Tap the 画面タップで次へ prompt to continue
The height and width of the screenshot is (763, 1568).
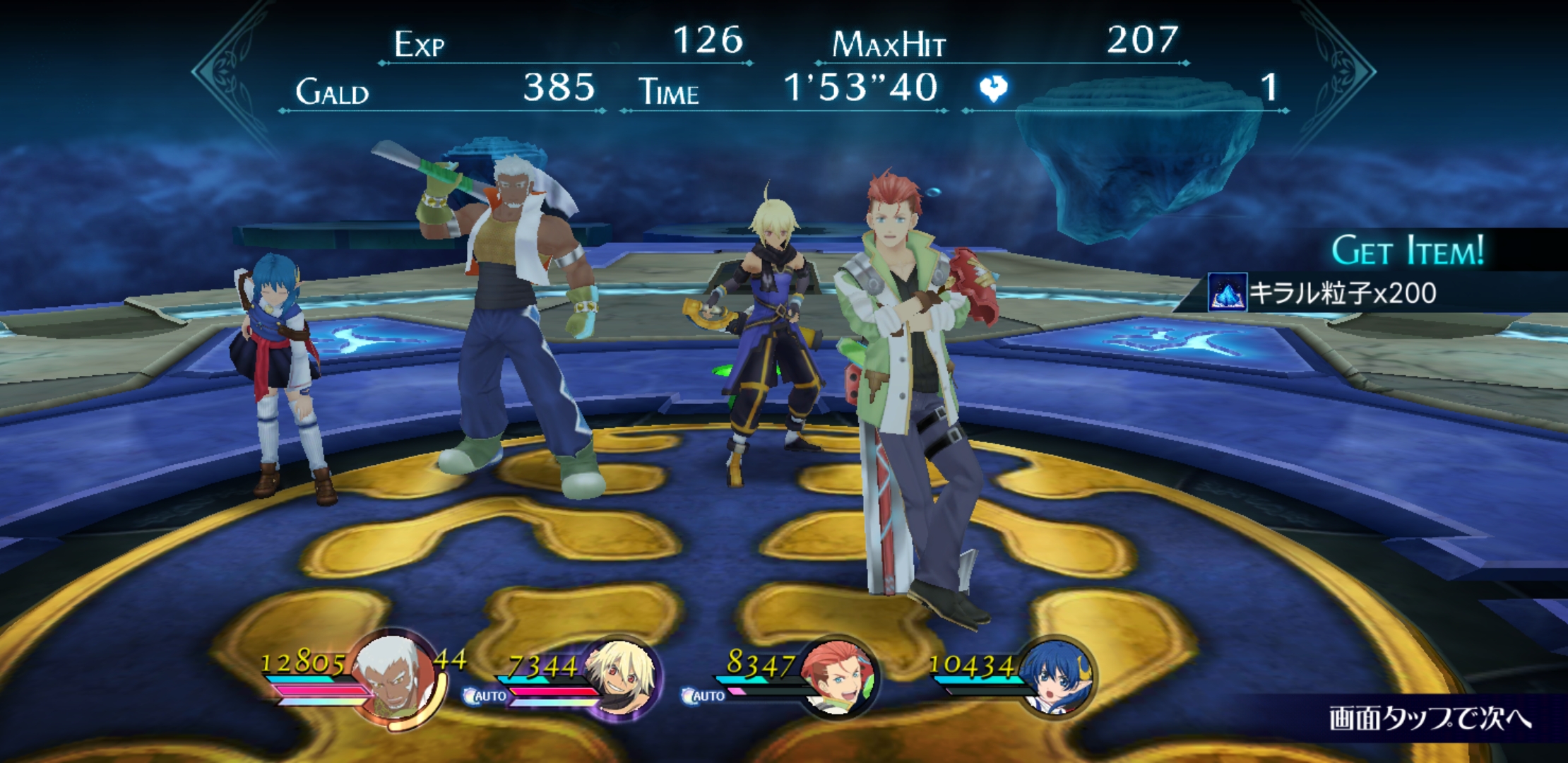1430,718
